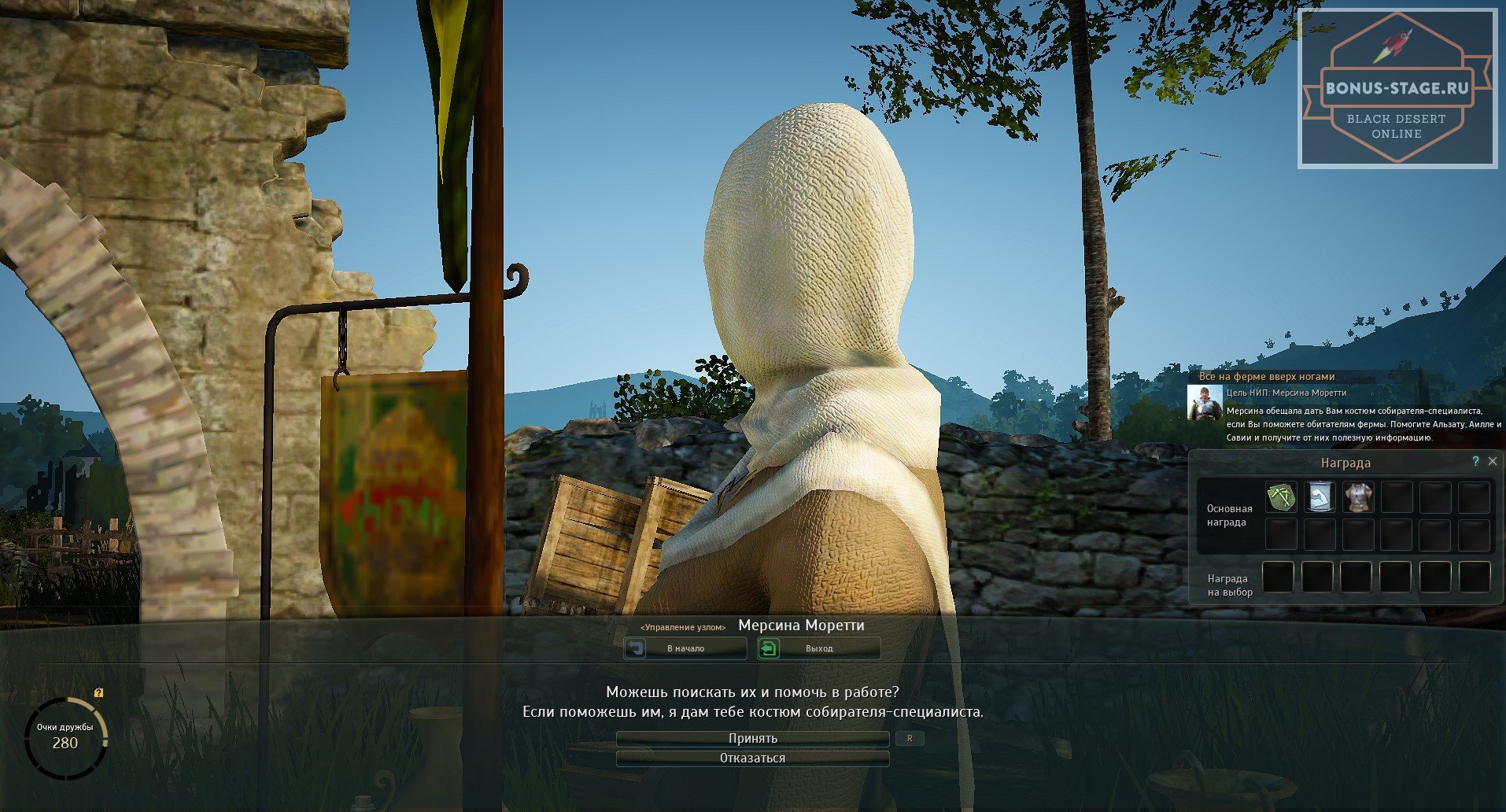Click the green exit-door icon on Выход
The width and height of the screenshot is (1506, 812).
(x=769, y=648)
